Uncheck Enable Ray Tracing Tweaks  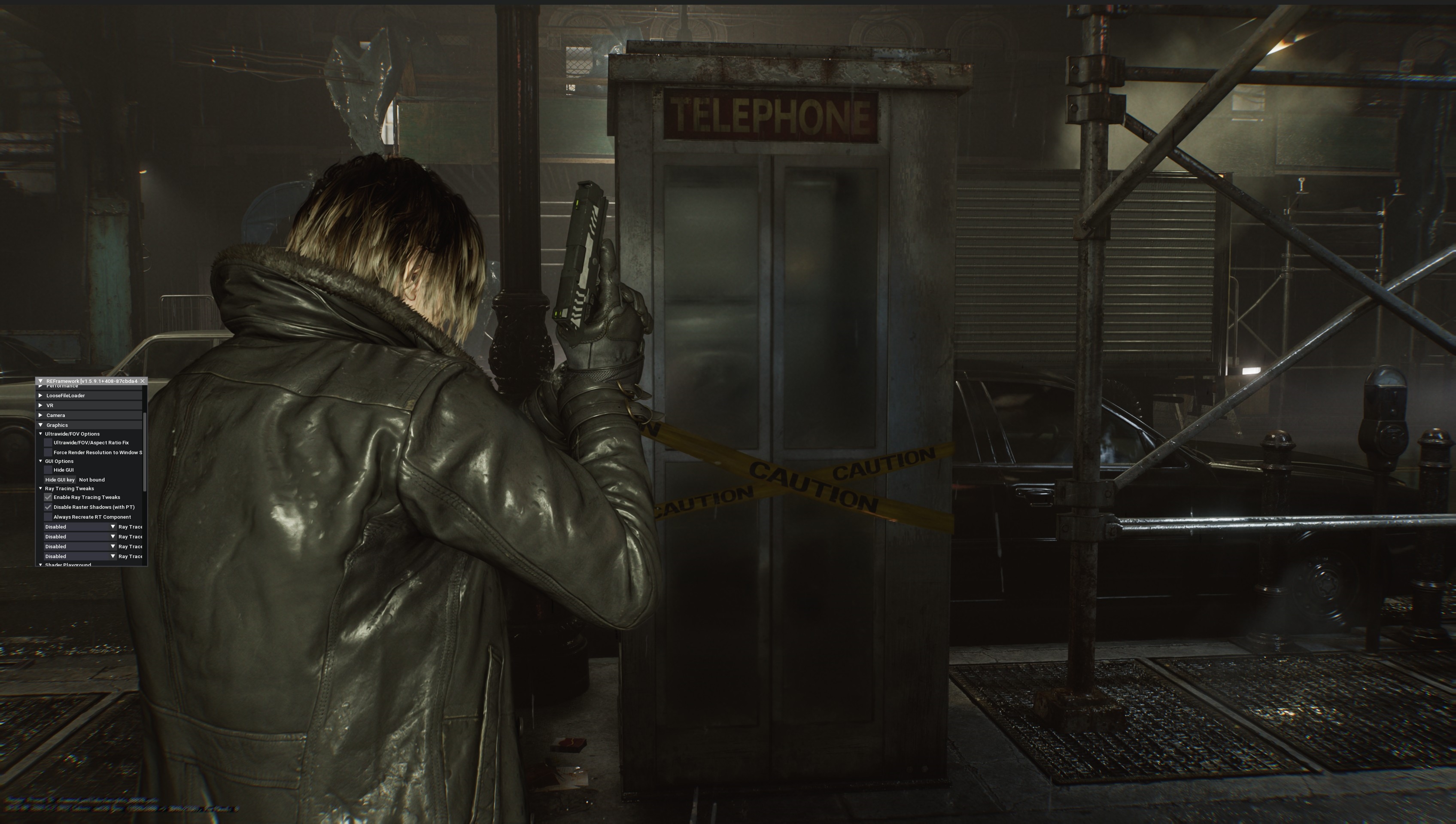(48, 498)
